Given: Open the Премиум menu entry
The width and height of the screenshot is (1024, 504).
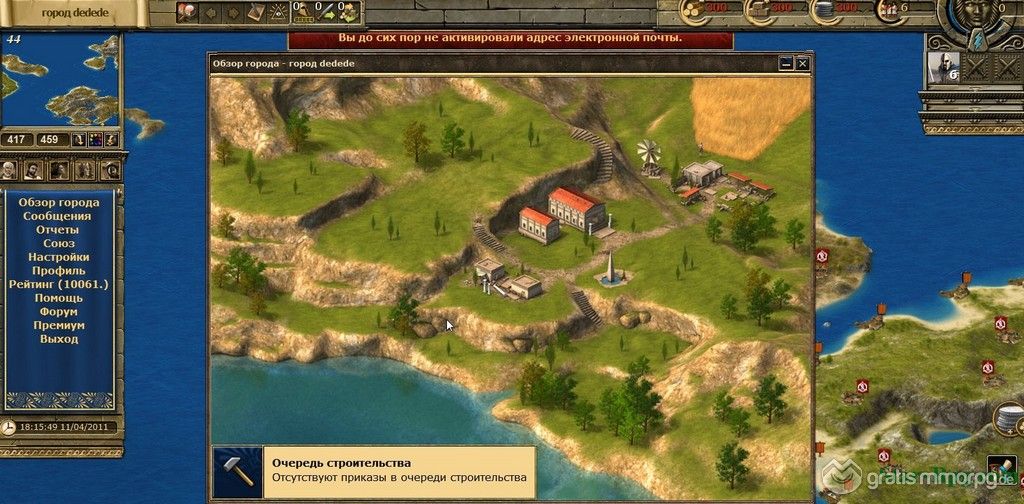Looking at the screenshot, I should (x=58, y=326).
